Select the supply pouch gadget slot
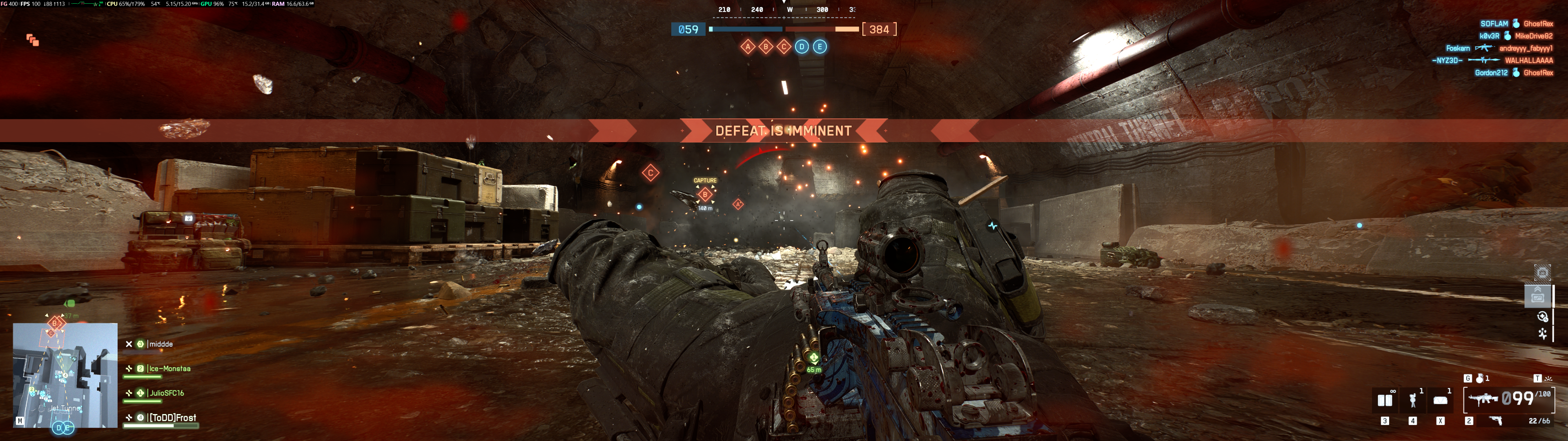 pos(1440,400)
